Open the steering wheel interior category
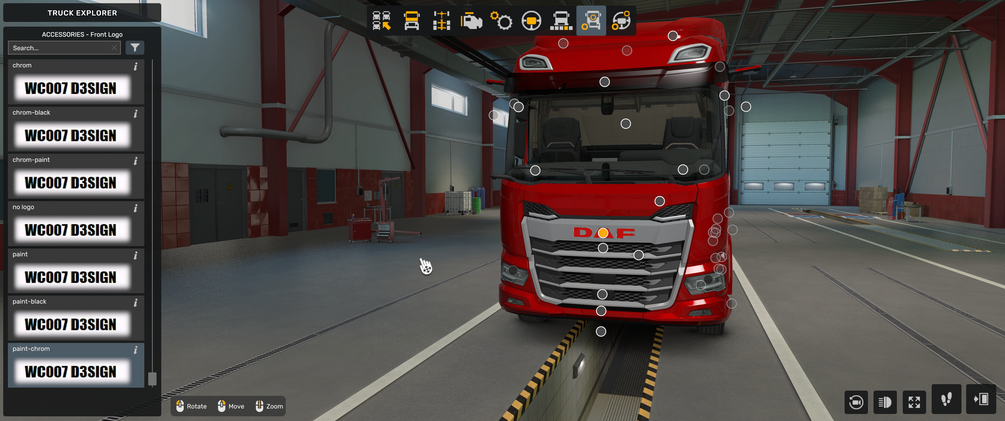The width and height of the screenshot is (1005, 421). pyautogui.click(x=532, y=21)
